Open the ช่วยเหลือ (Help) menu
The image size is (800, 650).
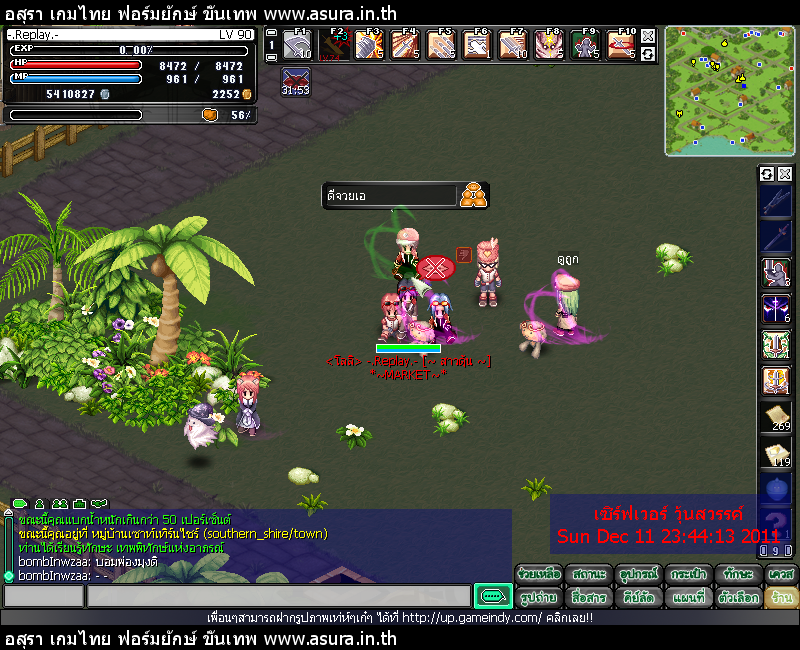tap(540, 574)
